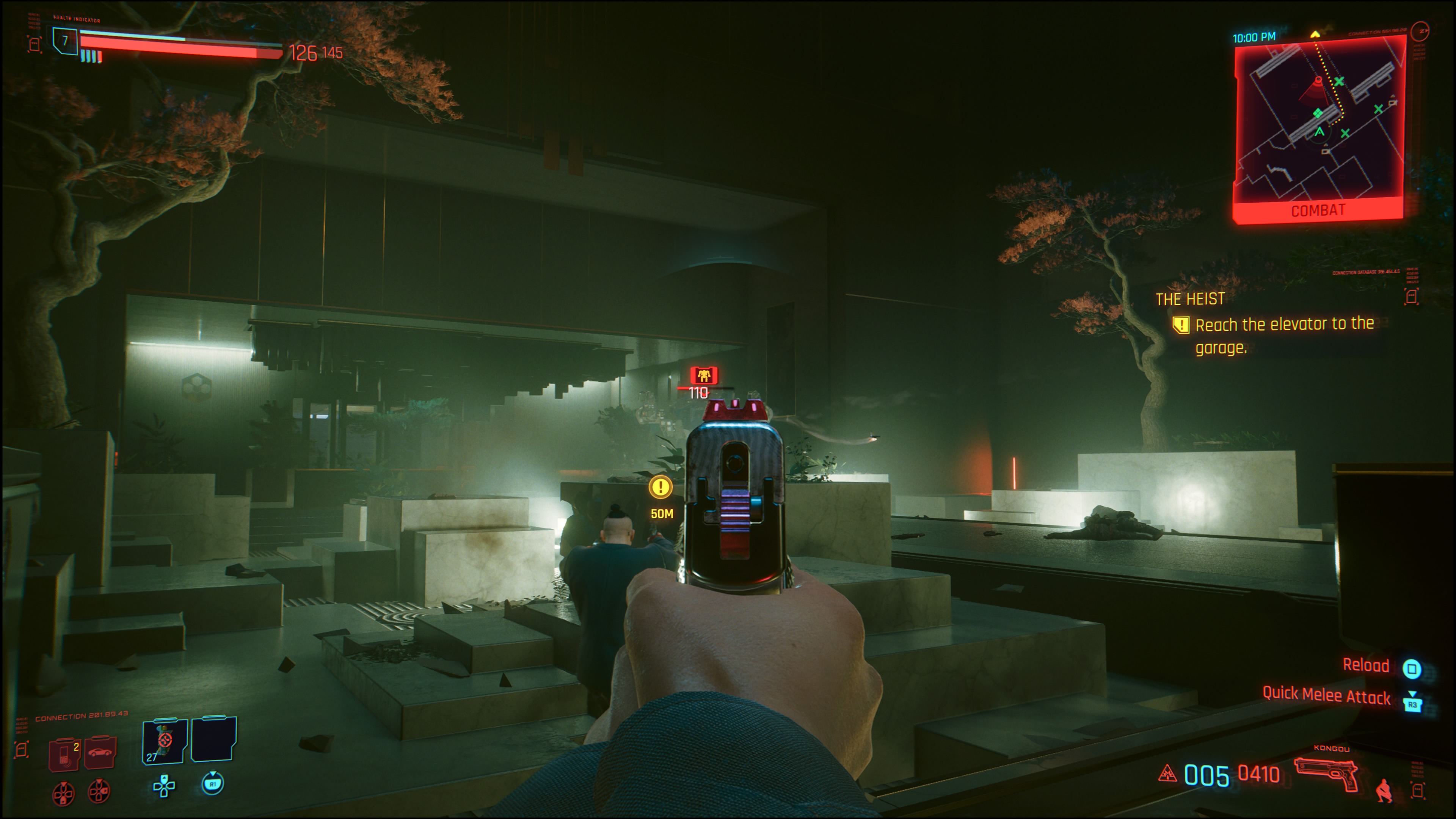Select The Heist quest title
This screenshot has height=819, width=1456.
[x=1190, y=299]
